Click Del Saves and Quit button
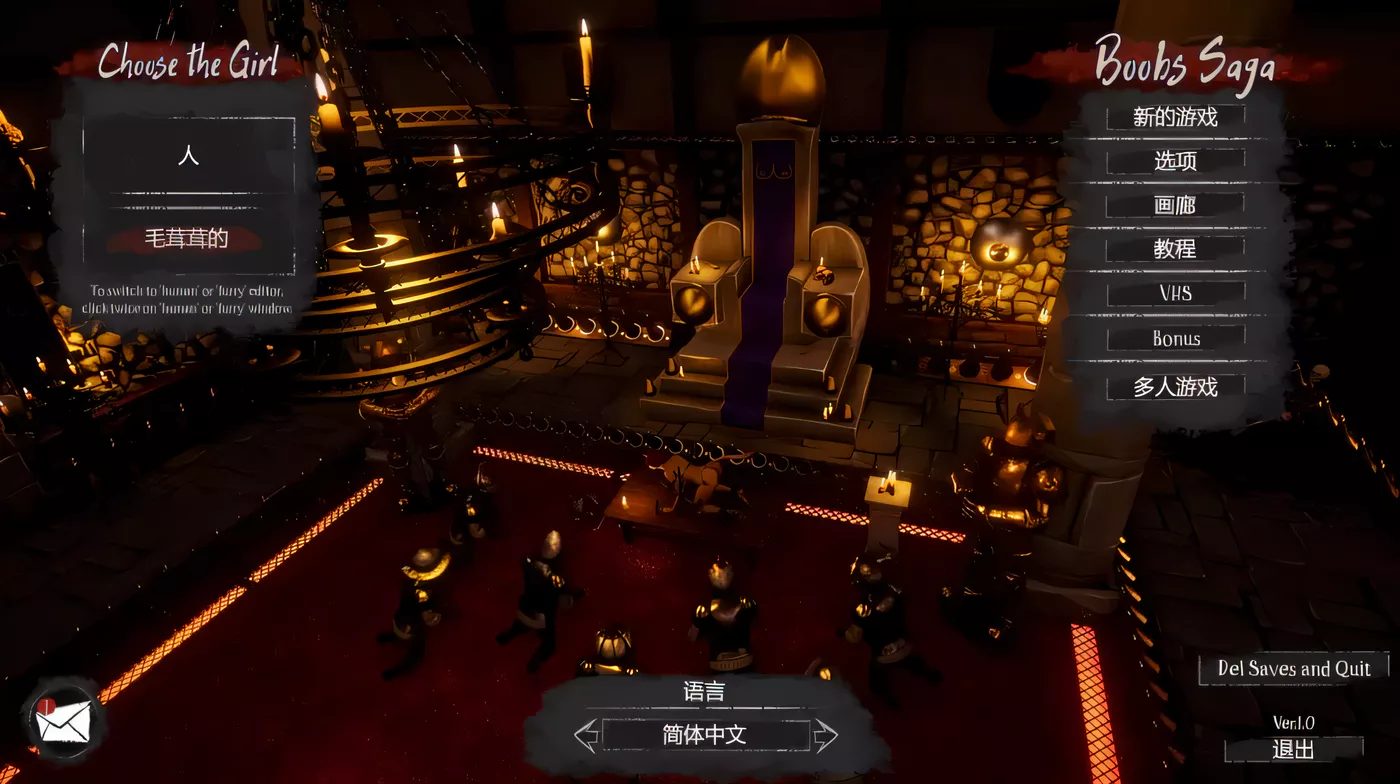 pos(1293,669)
